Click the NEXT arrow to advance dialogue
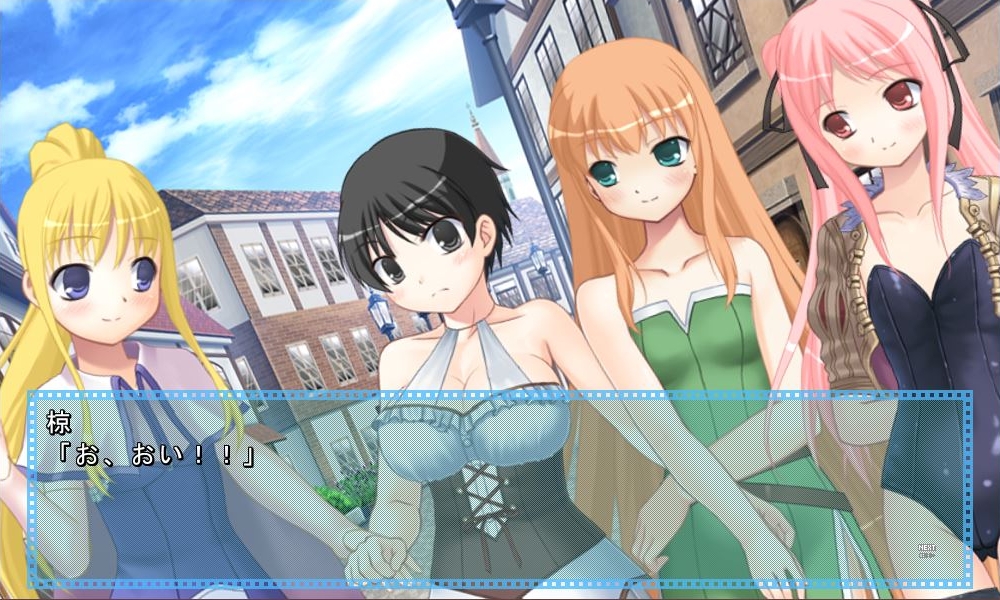 click(x=925, y=550)
